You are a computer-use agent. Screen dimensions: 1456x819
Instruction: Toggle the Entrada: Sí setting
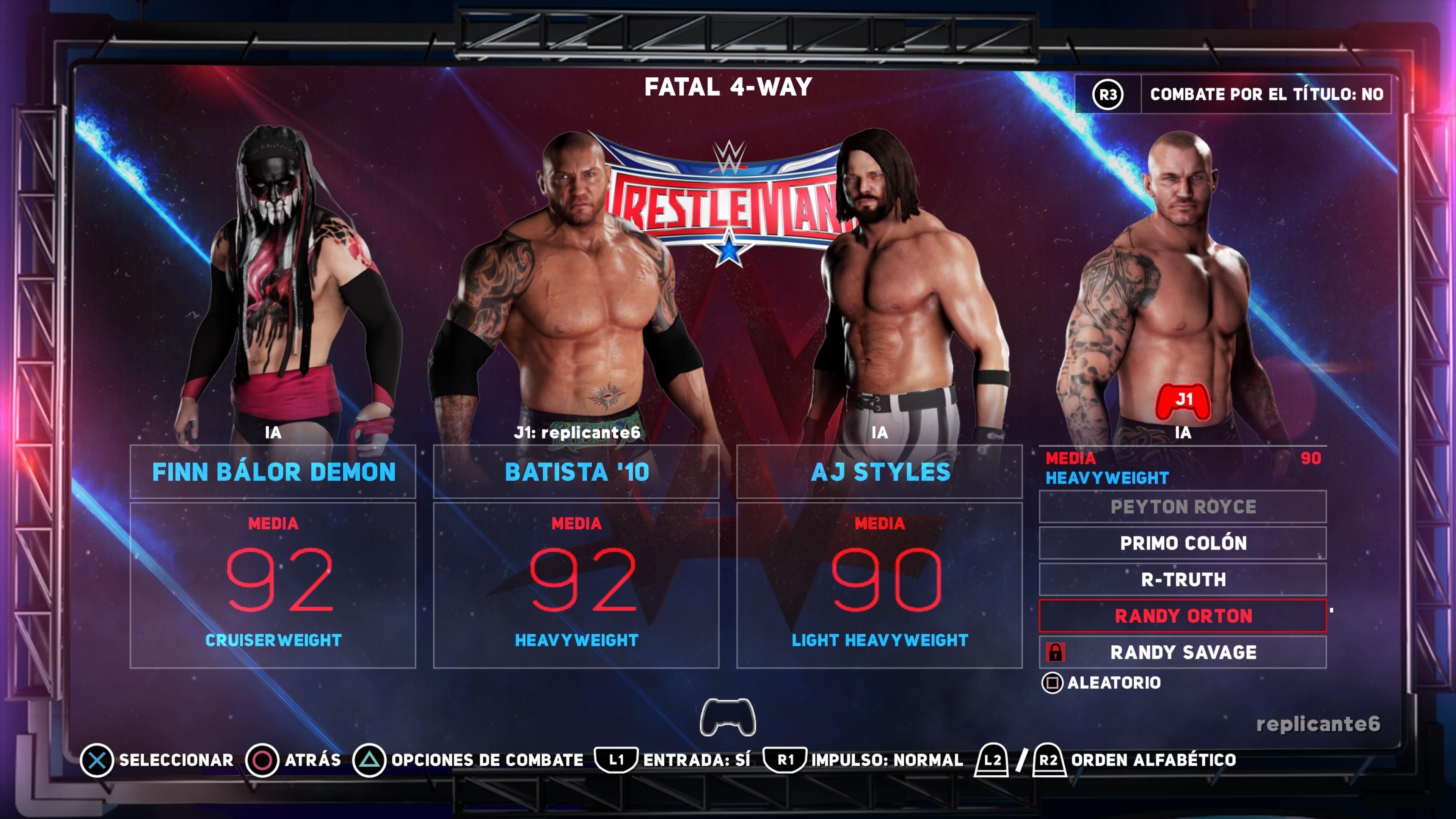pos(673,760)
